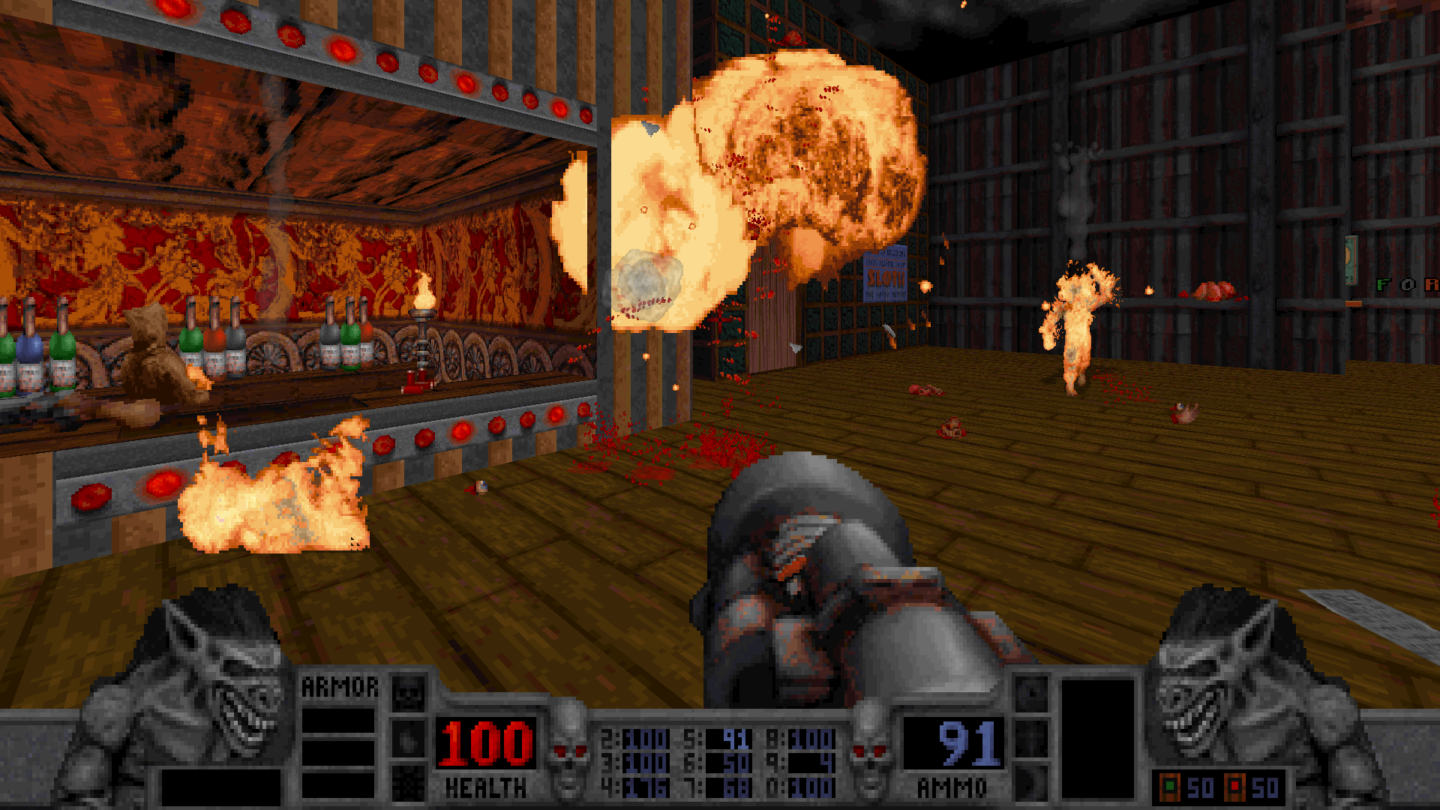Click the HEALTH label on the HUD
The image size is (1440, 810).
coord(486,785)
